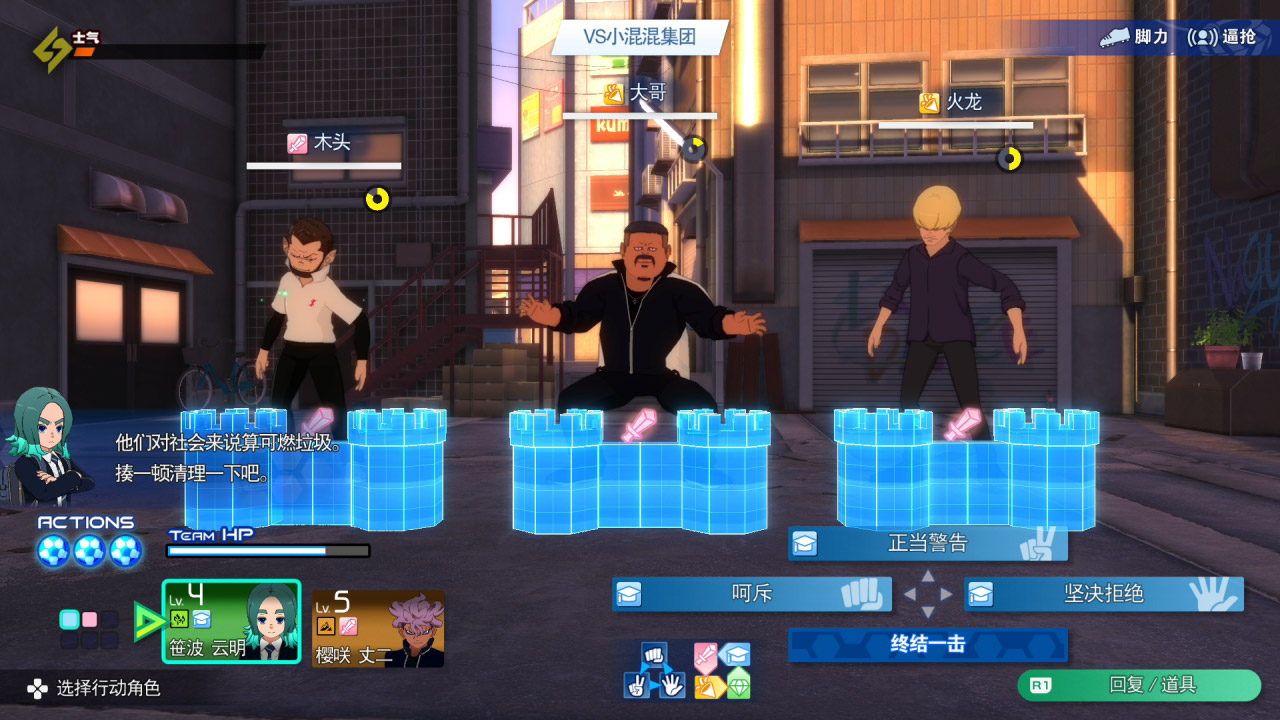The image size is (1280, 720).
Task: Select the 逼抢 indicator at top right
Action: (x=1222, y=37)
